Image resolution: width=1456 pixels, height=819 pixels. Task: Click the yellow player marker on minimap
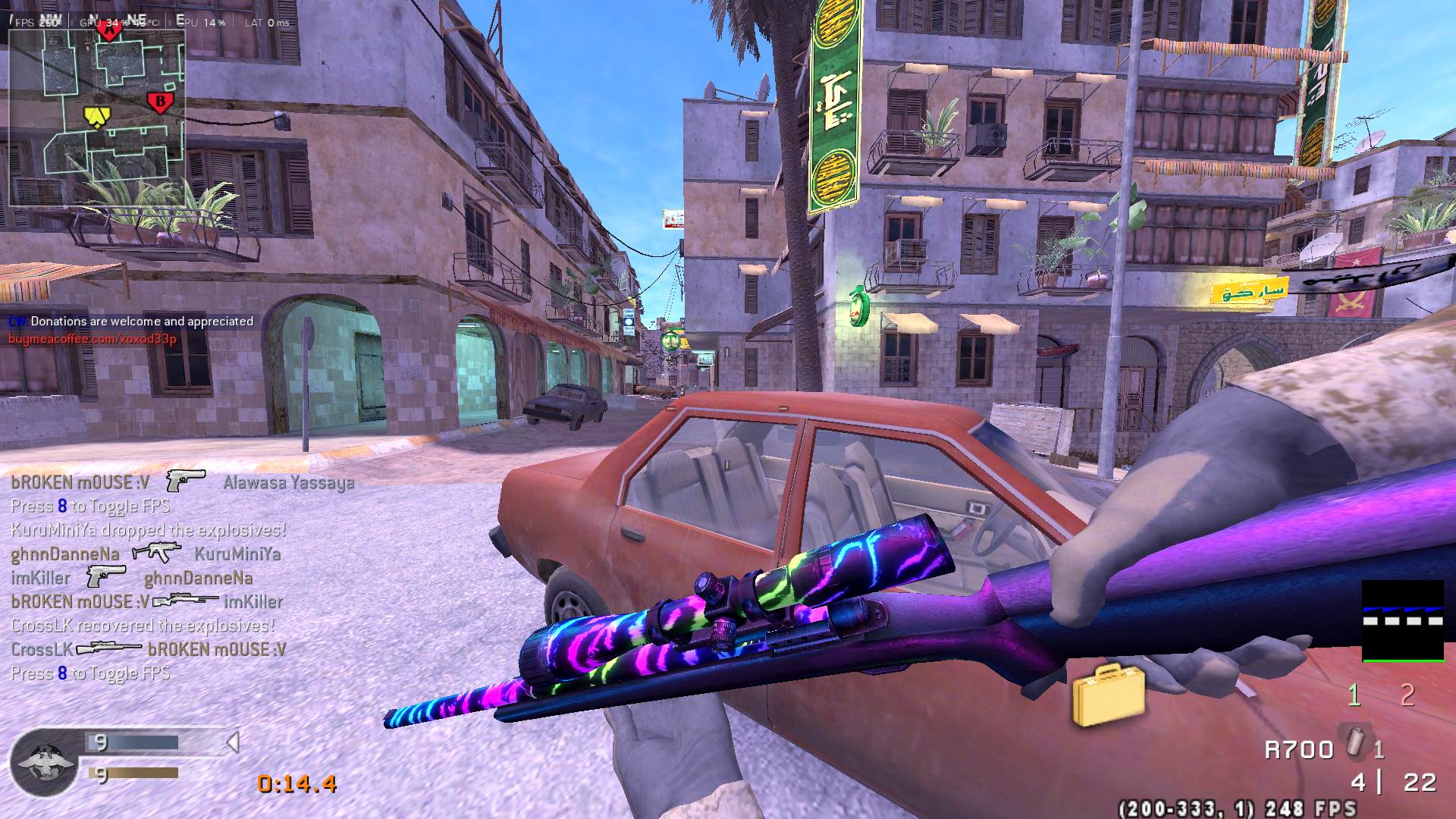(x=96, y=115)
